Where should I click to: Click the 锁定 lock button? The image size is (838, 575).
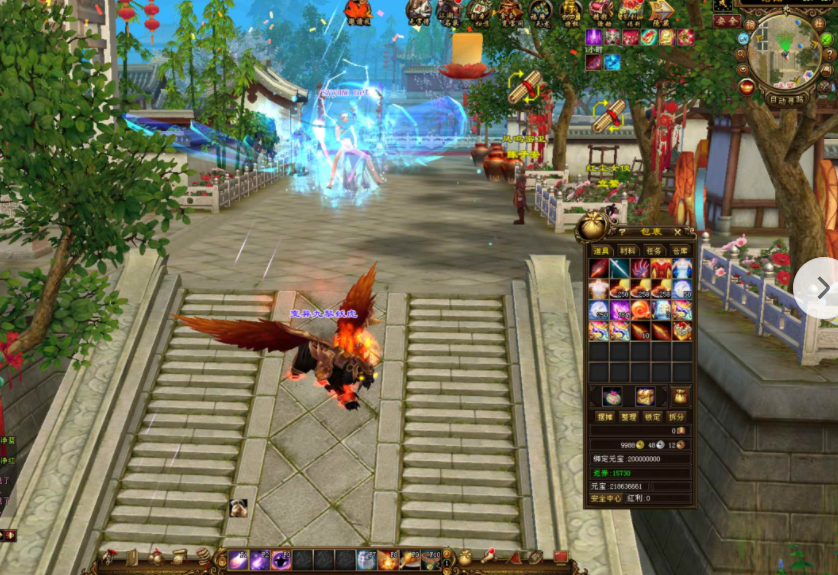[x=653, y=416]
